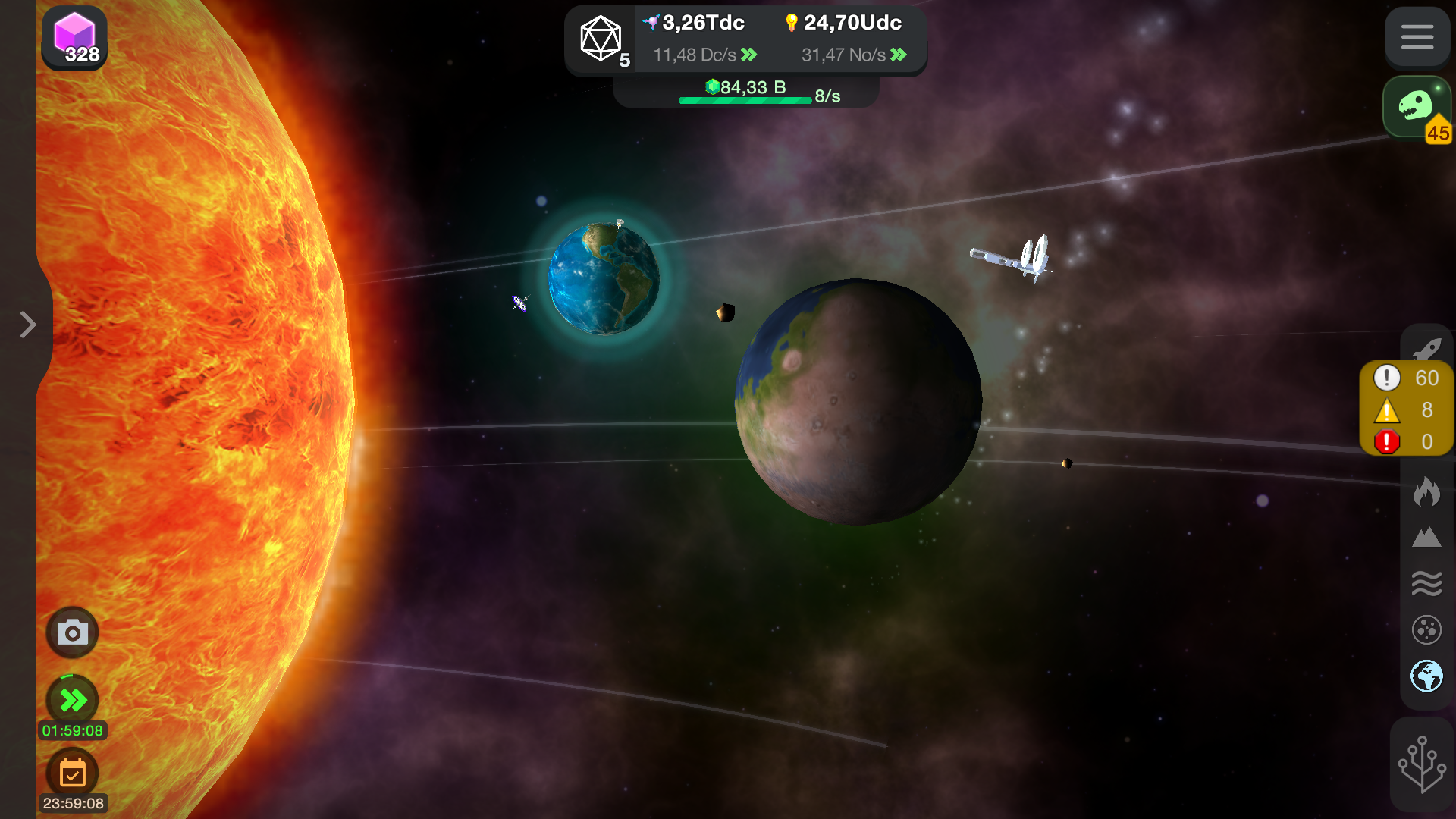The image size is (1456, 819).
Task: Open the pink cube currency shop
Action: pos(74,38)
